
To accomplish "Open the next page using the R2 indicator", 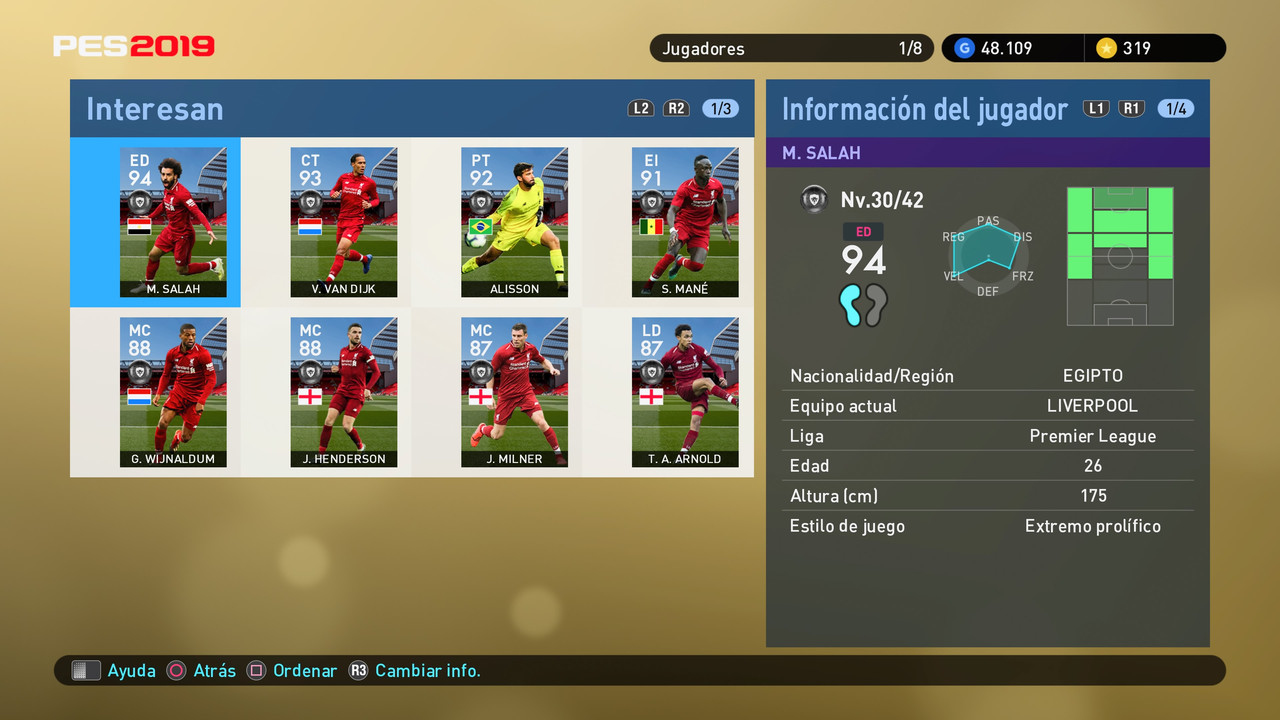I will tap(676, 108).
